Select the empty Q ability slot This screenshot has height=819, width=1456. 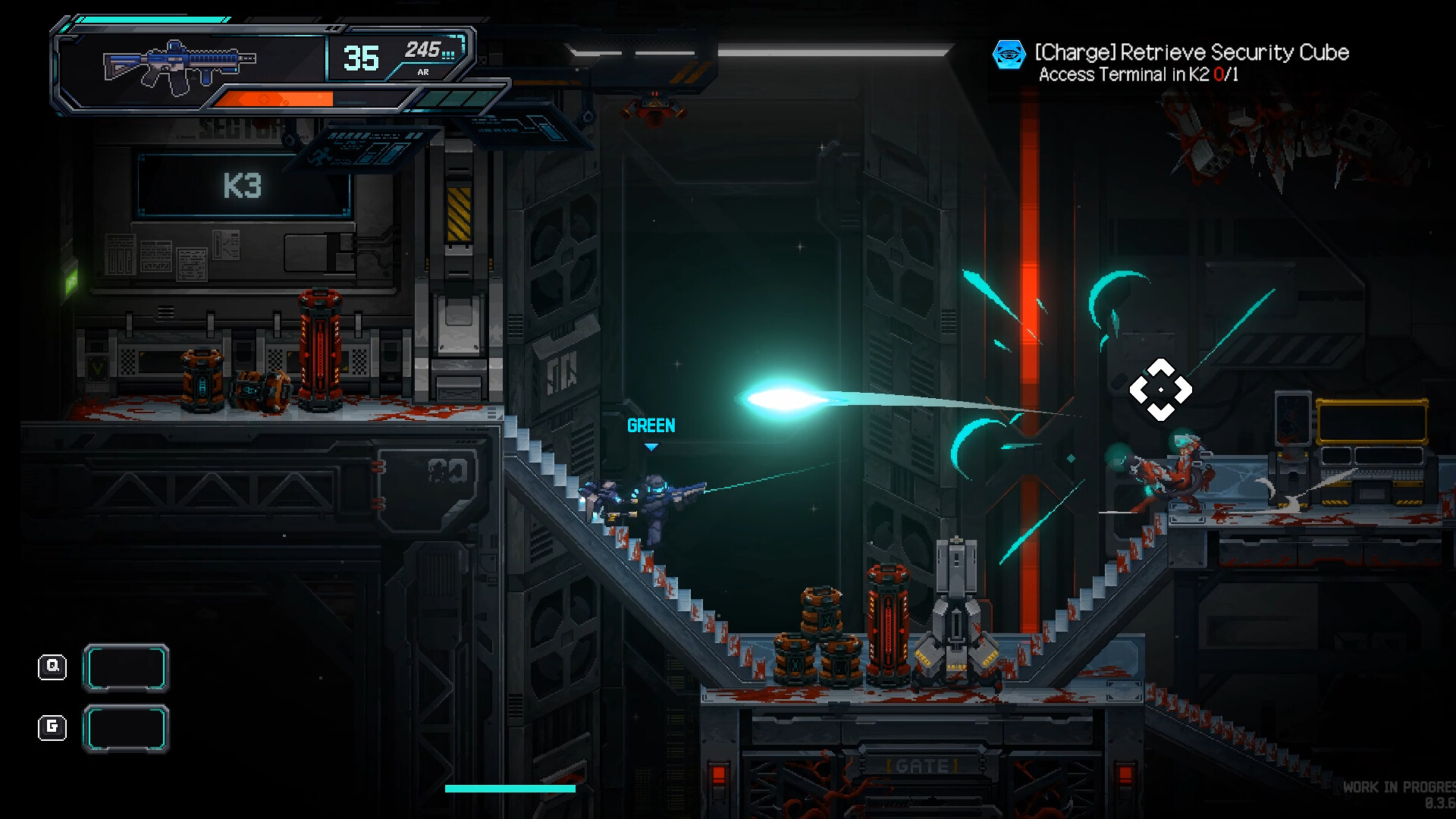point(126,668)
